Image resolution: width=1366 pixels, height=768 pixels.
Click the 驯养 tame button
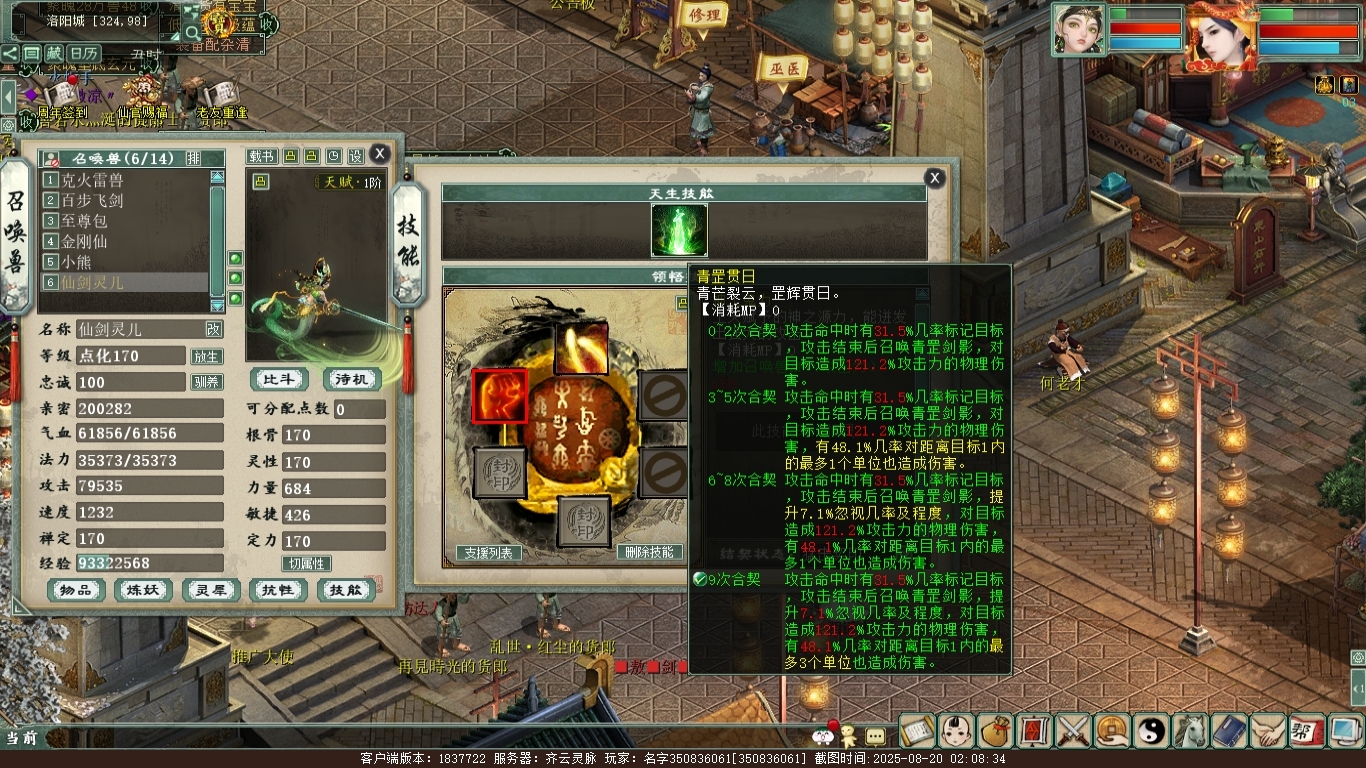(206, 382)
